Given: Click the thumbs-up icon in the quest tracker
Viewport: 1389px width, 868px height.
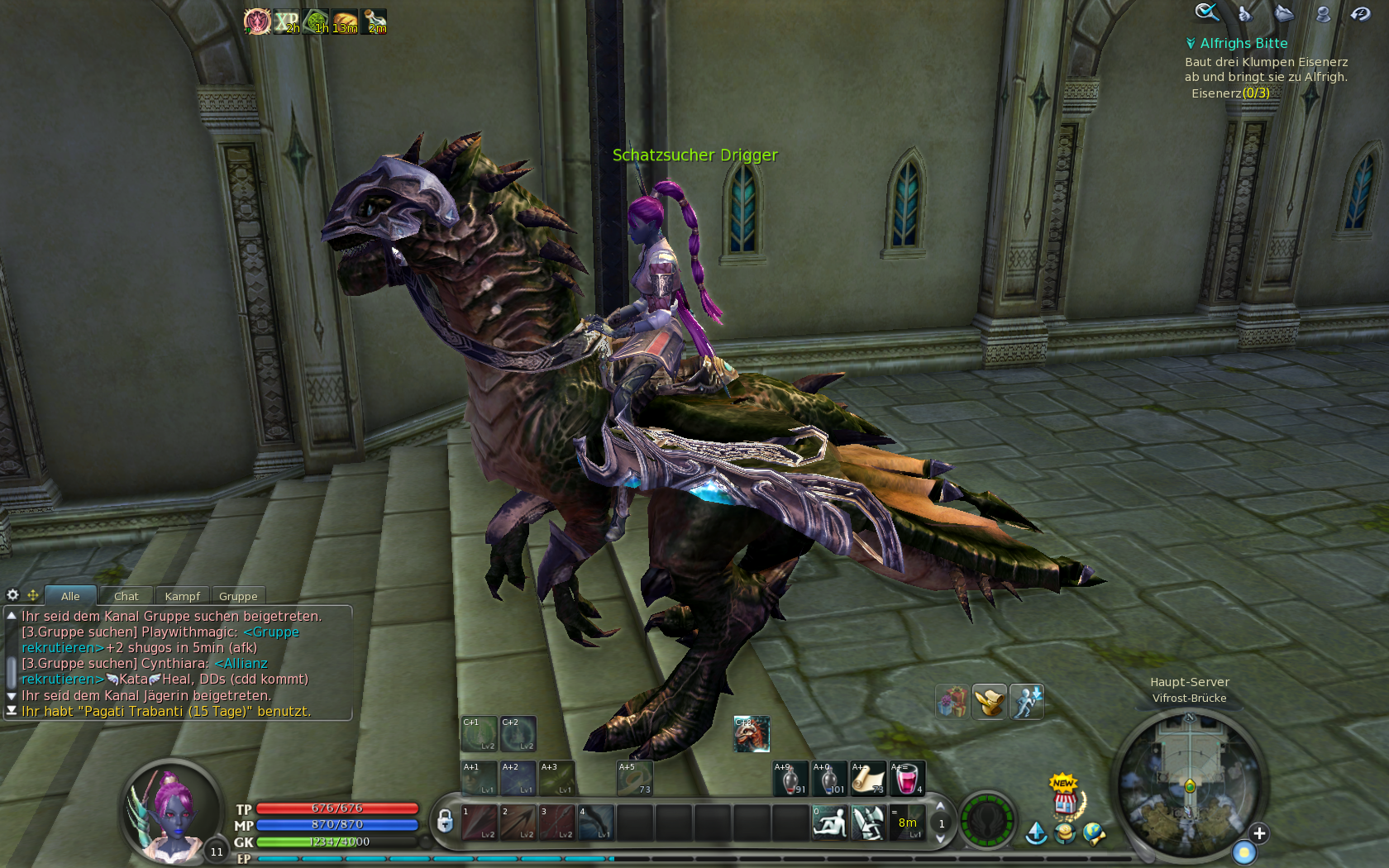Looking at the screenshot, I should (x=1245, y=13).
